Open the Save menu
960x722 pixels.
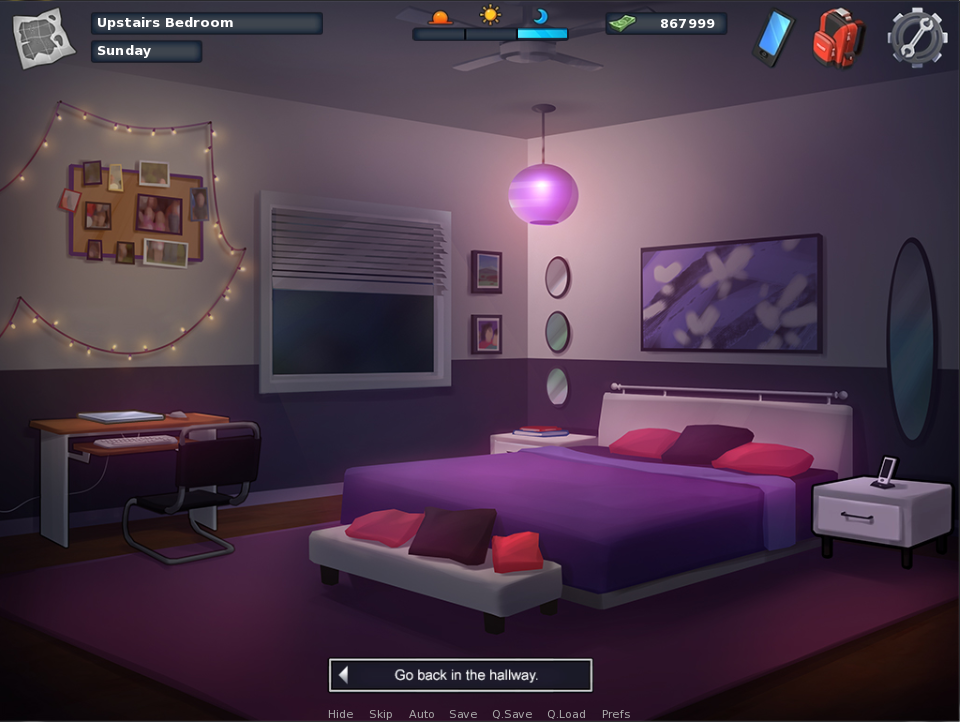click(x=463, y=714)
